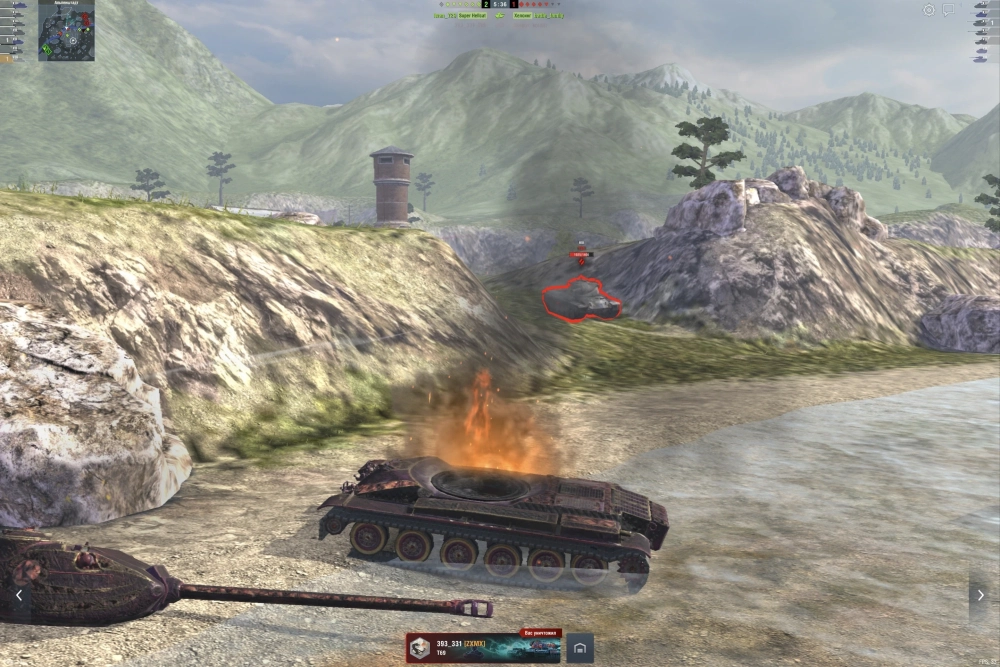This screenshot has height=667, width=1000.
Task: Select the 393_331 T69 player banner
Action: 483,648
